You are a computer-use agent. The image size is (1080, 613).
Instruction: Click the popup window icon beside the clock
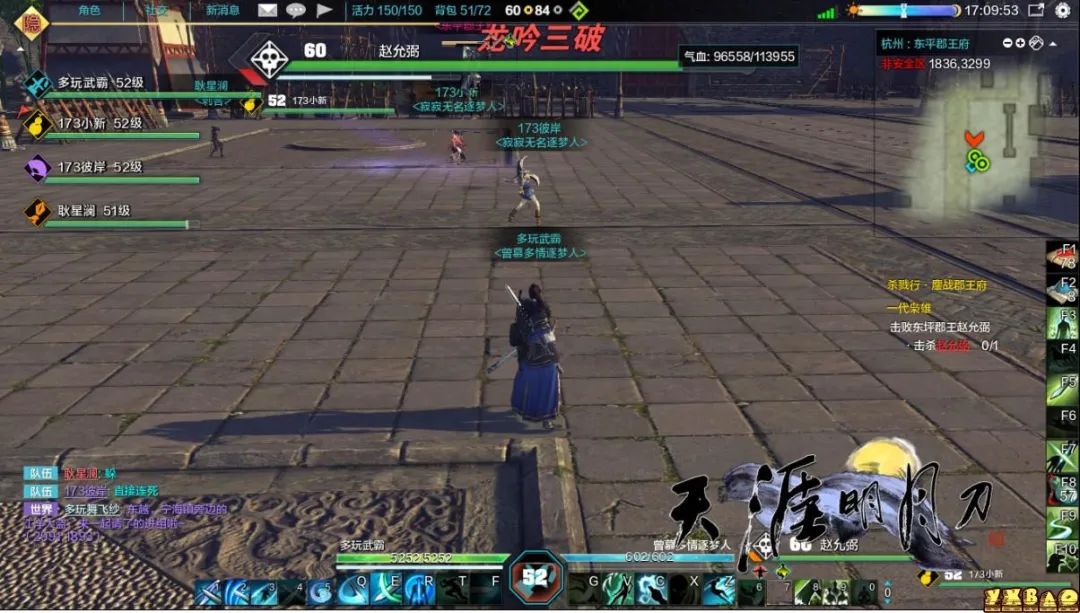coord(1036,10)
